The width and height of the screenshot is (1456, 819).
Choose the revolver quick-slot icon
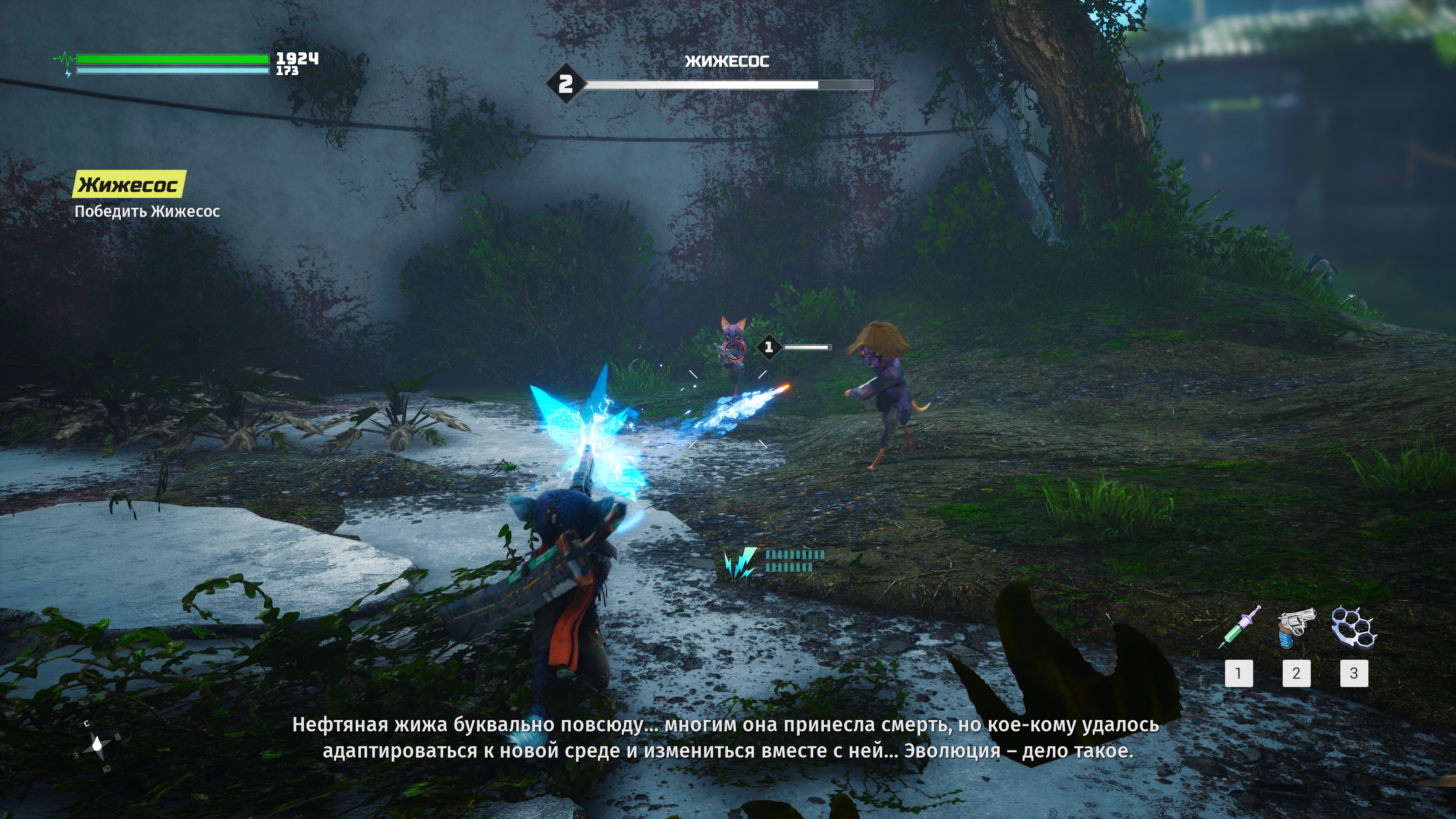[x=1296, y=628]
